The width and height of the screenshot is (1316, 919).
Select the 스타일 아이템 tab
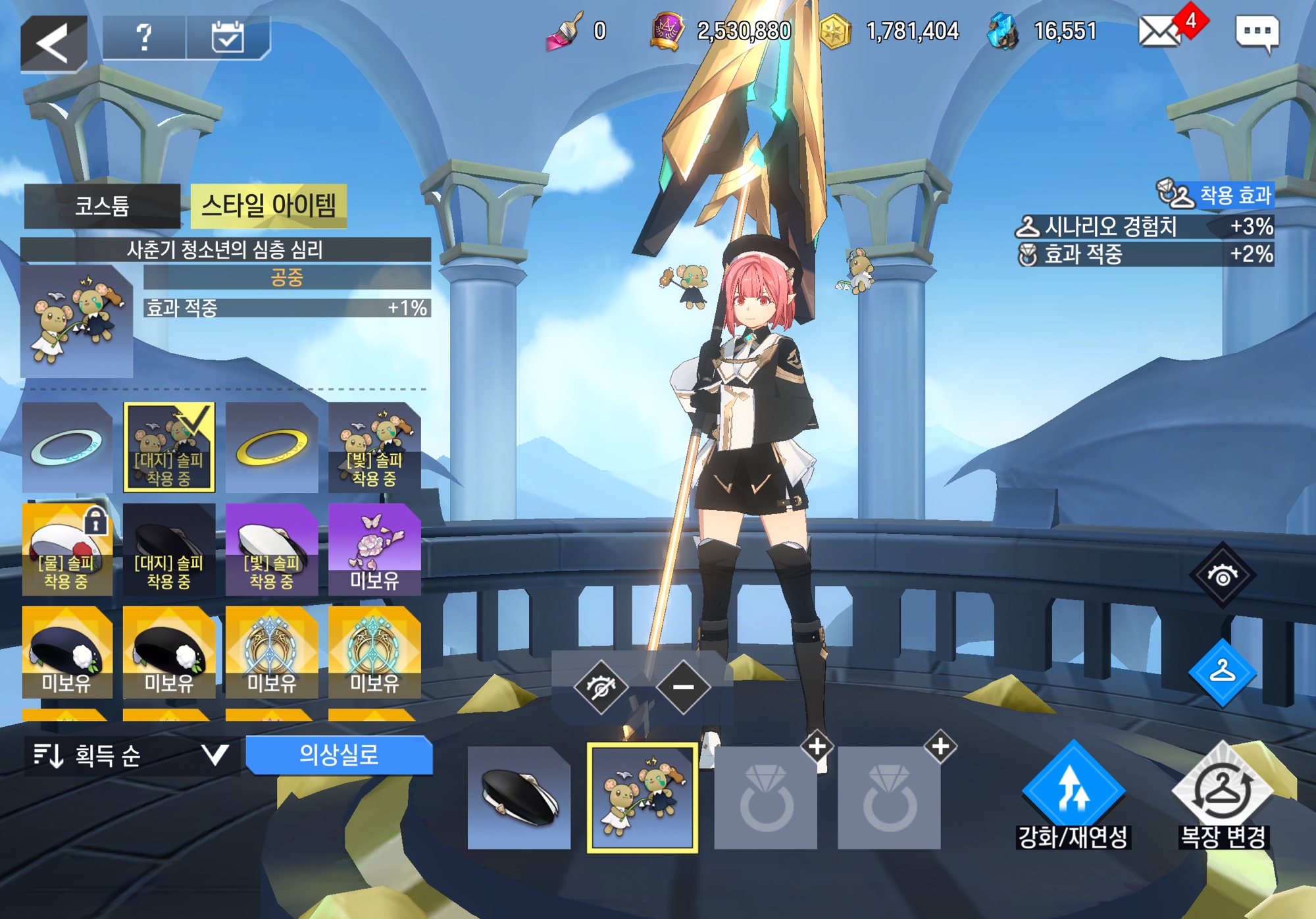(x=268, y=206)
